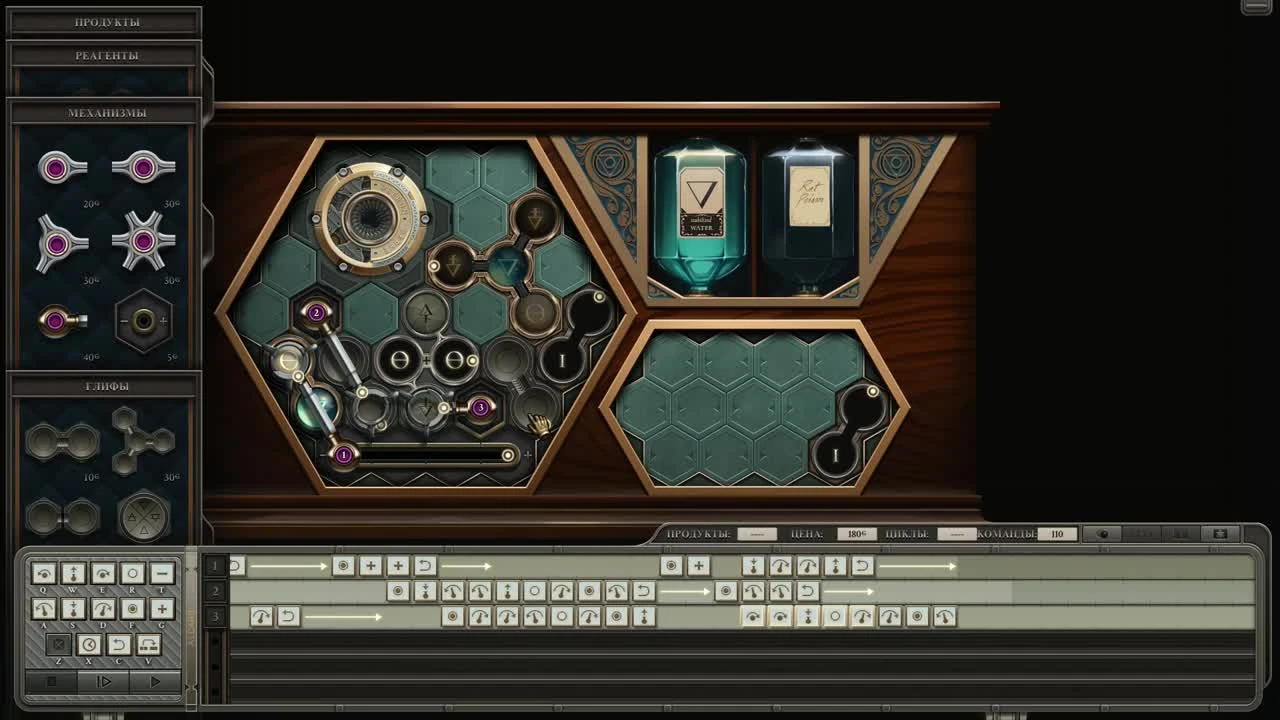Collapse the МЕХАНИЗМЫ panel
The height and width of the screenshot is (720, 1280).
pyautogui.click(x=104, y=112)
